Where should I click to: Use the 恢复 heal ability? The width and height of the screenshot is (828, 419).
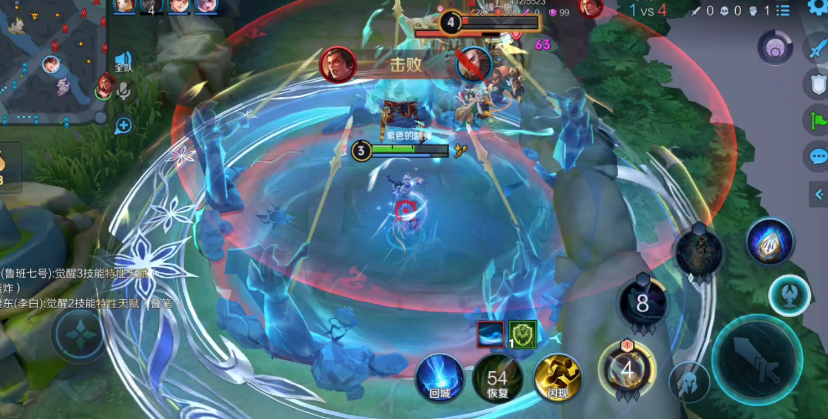pyautogui.click(x=497, y=378)
